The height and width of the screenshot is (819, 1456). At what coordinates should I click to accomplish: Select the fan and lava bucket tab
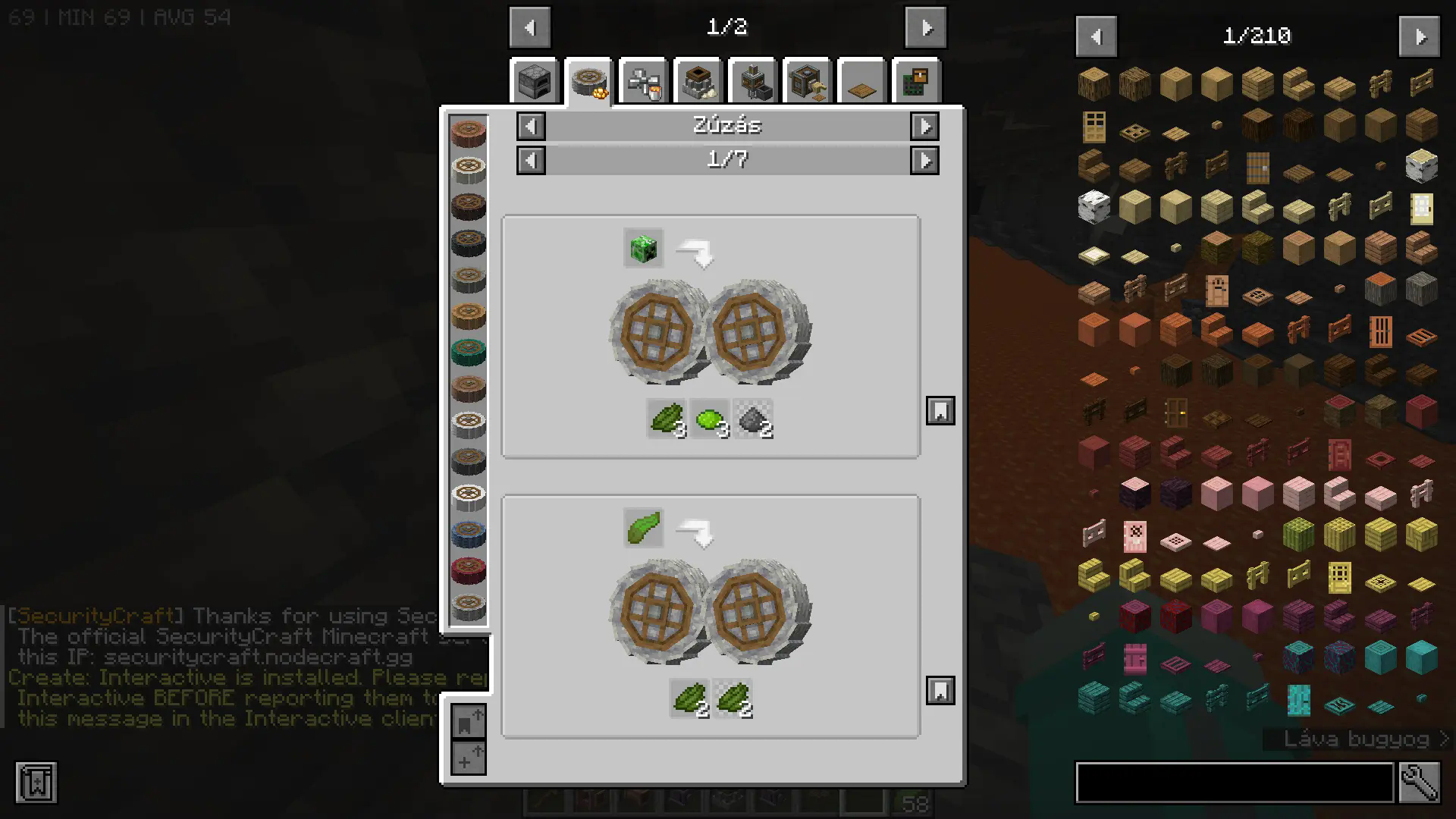point(644,81)
